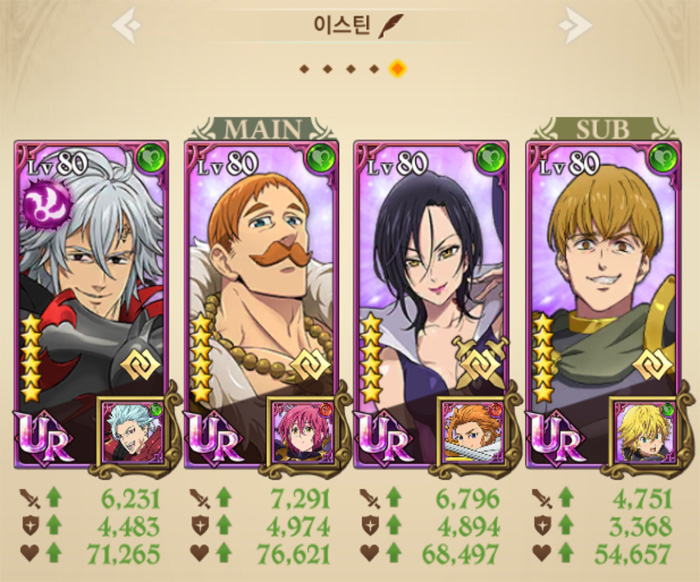The height and width of the screenshot is (582, 700).
Task: Go to the previous team with left arrow
Action: 126,25
